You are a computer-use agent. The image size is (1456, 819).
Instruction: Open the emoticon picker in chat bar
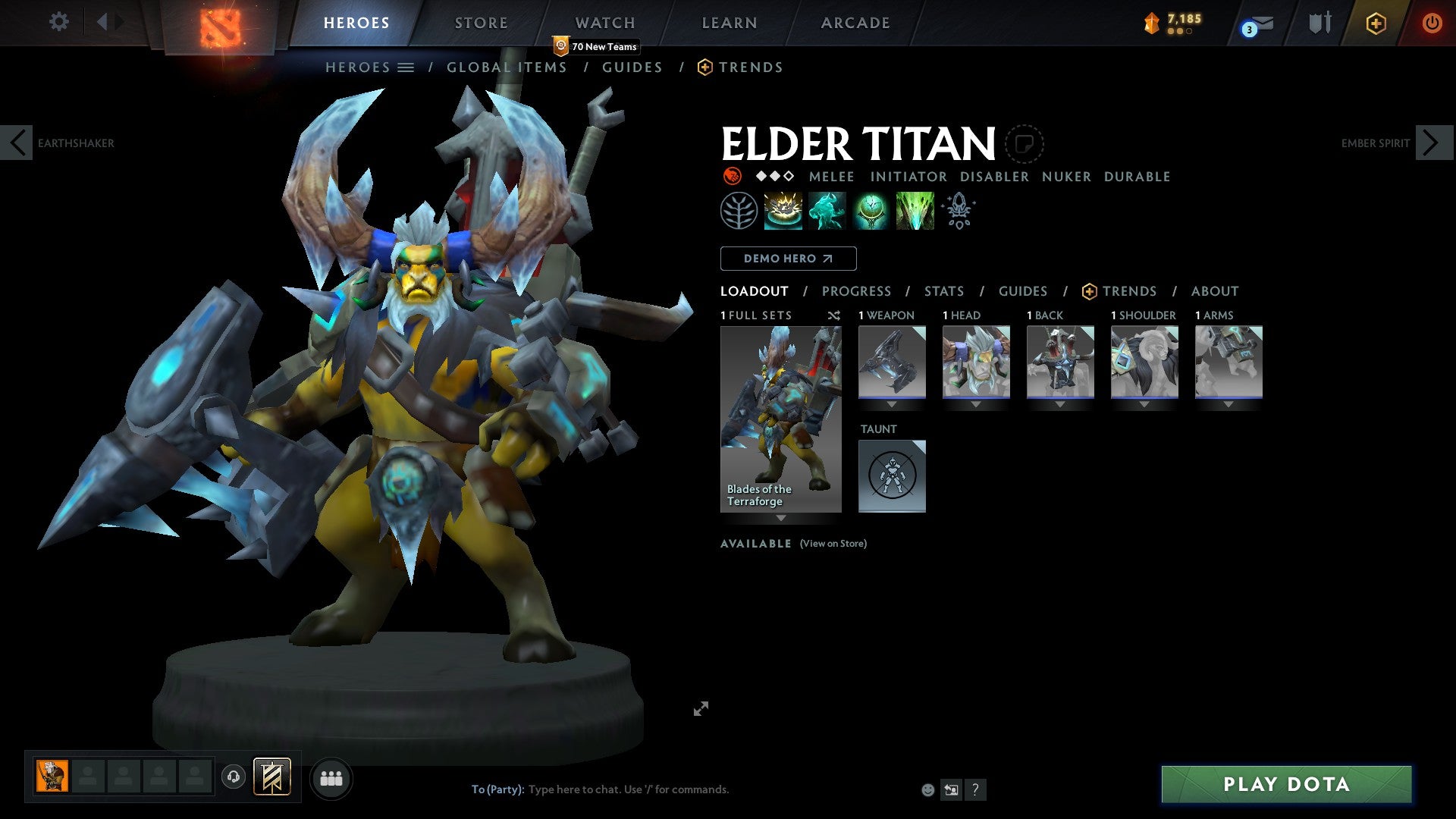tap(927, 789)
